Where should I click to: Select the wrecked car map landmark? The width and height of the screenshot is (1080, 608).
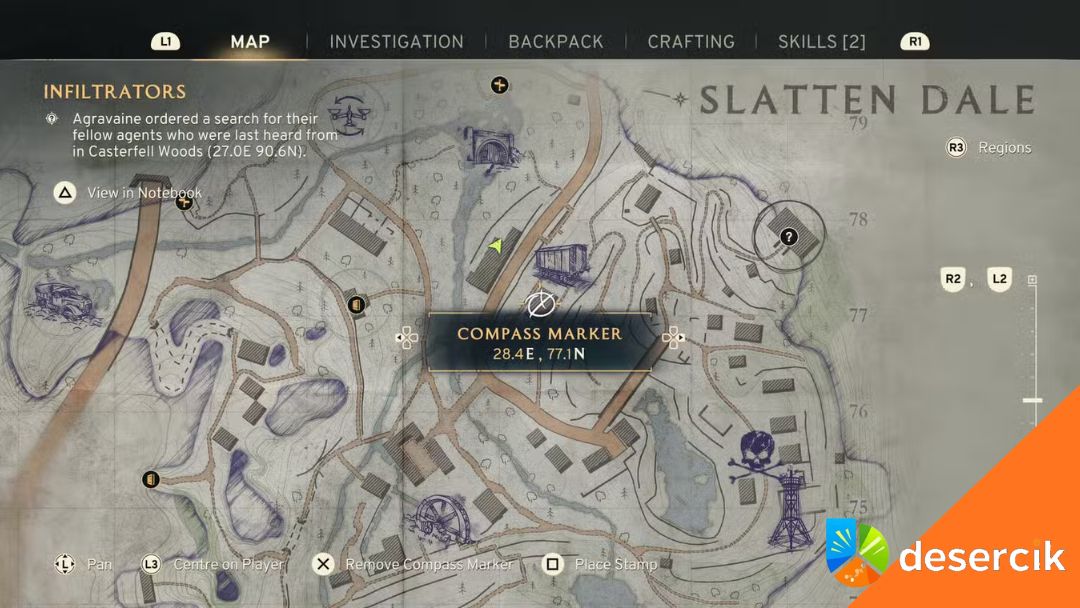[x=61, y=298]
